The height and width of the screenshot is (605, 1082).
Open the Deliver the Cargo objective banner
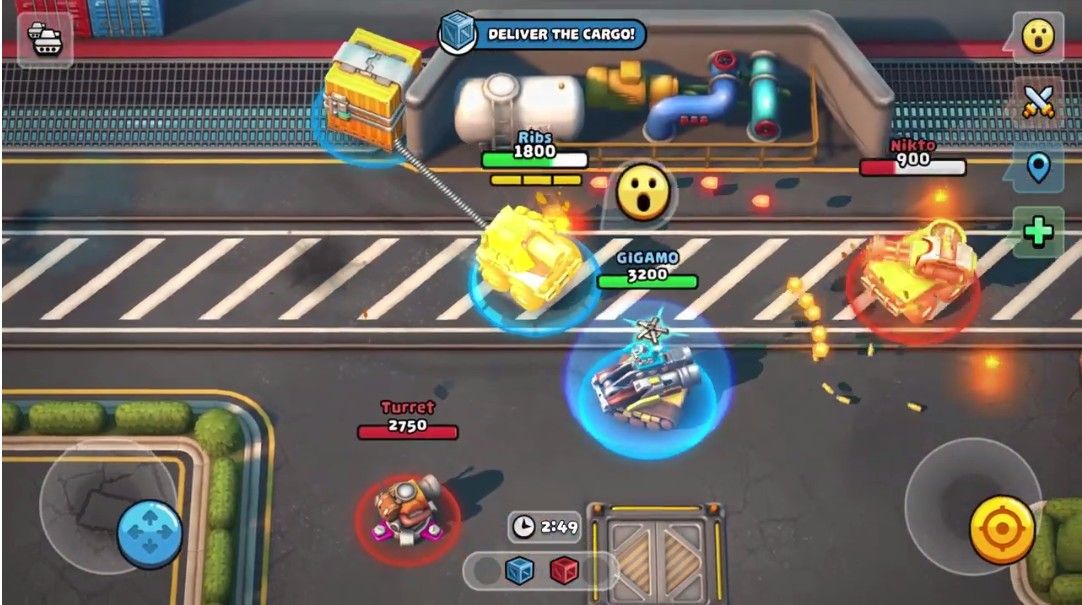(543, 34)
